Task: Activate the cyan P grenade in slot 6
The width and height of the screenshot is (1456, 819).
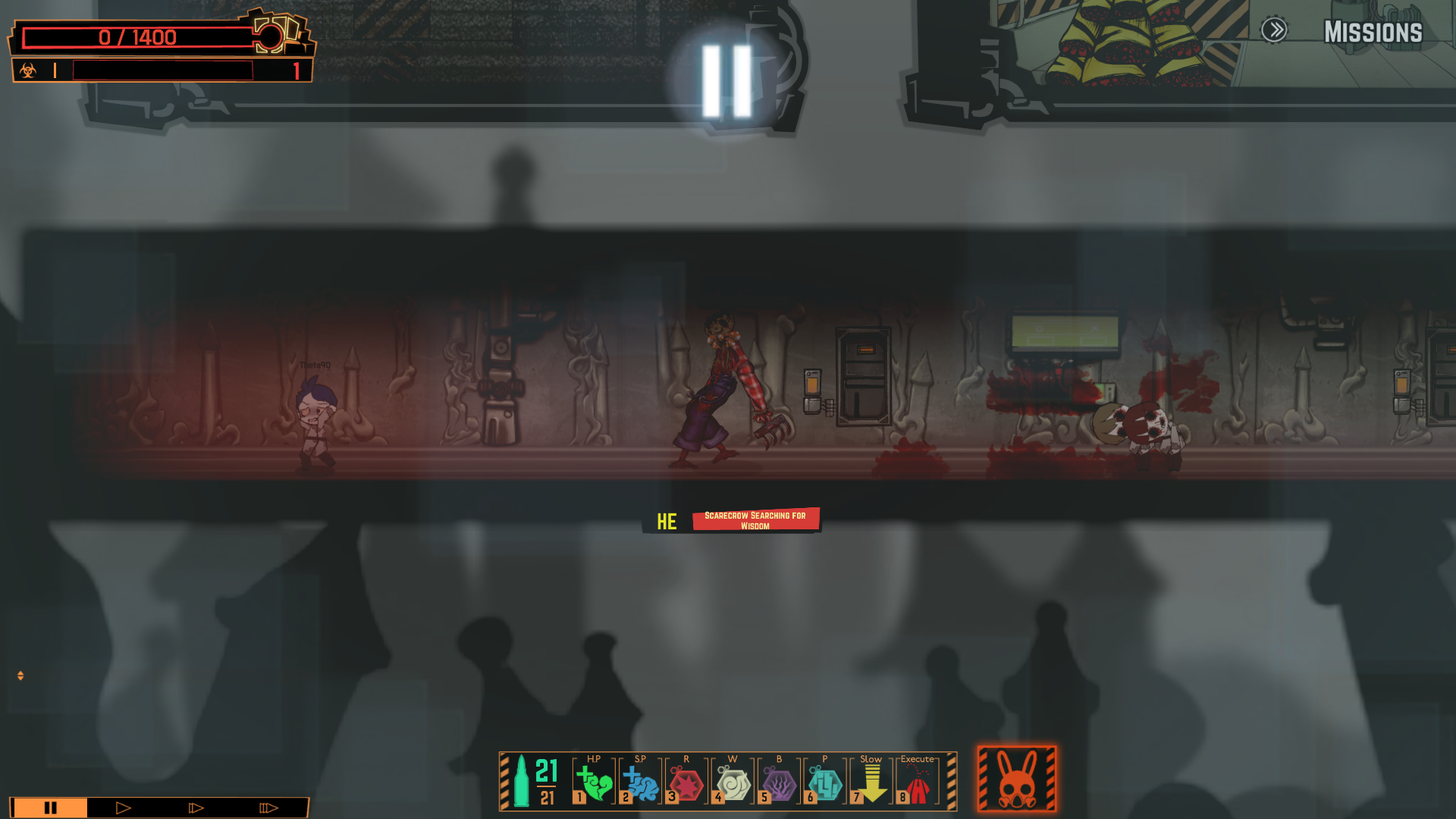Action: click(825, 780)
